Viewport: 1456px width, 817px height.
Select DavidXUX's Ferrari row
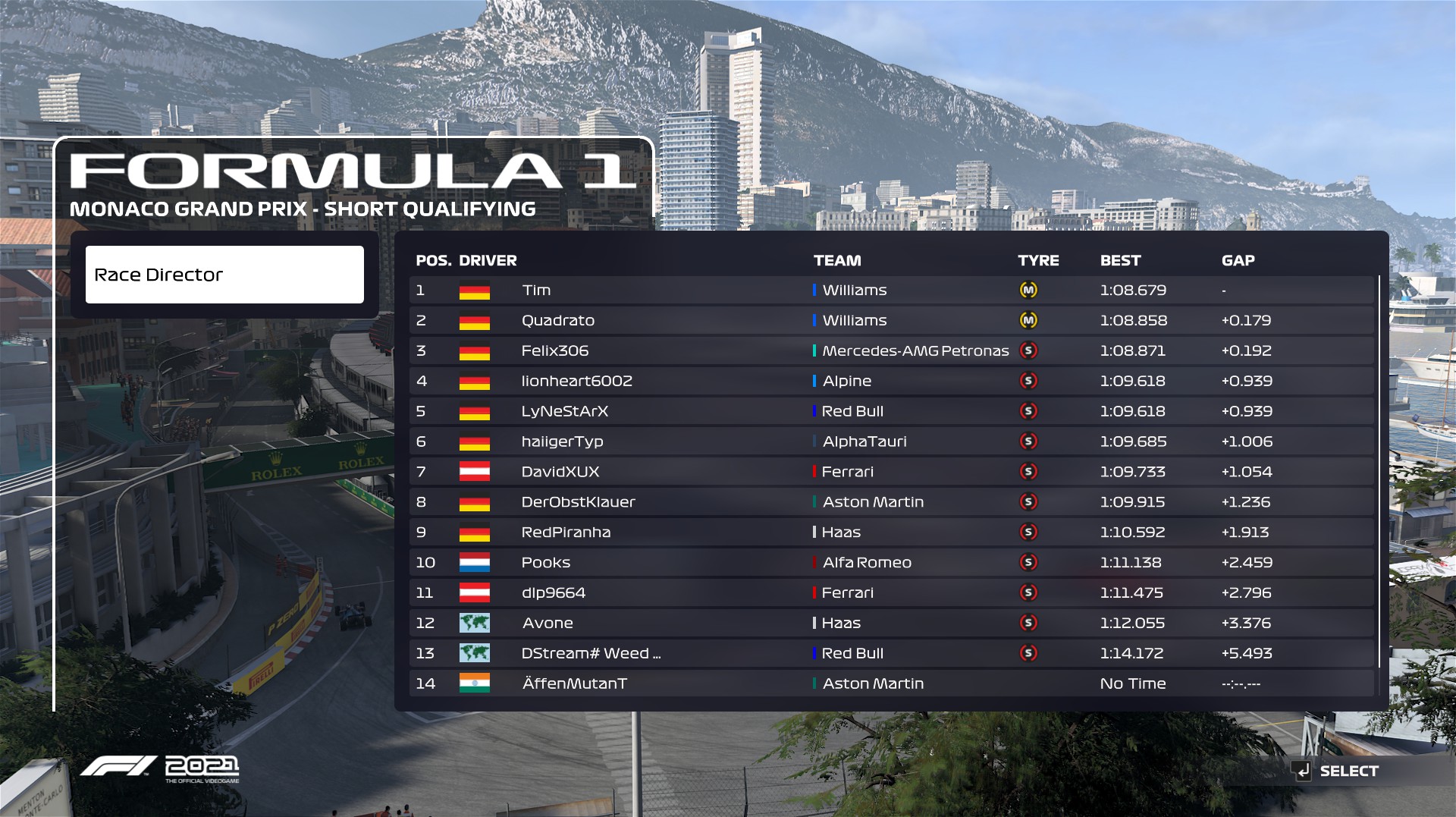point(891,472)
